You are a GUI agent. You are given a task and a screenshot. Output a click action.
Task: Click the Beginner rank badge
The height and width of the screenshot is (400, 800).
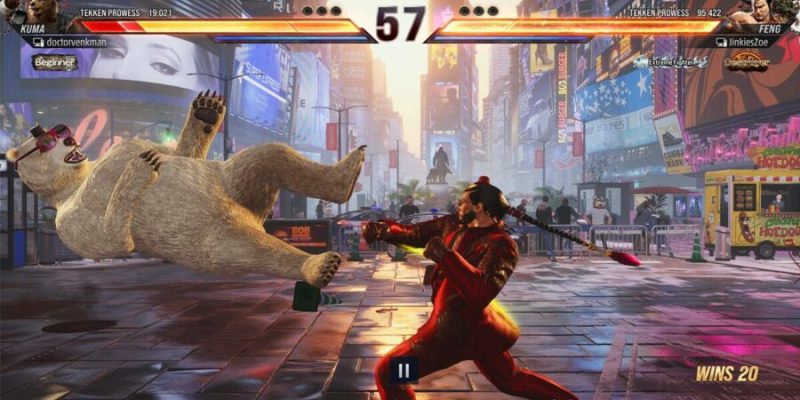pyautogui.click(x=54, y=63)
